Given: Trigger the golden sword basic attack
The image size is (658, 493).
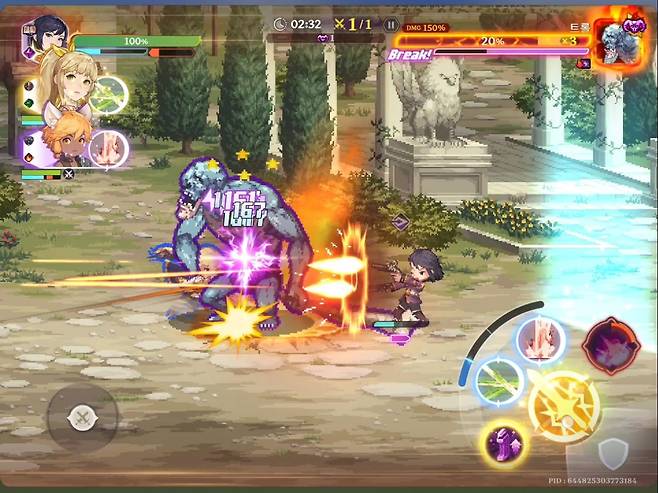Looking at the screenshot, I should 564,406.
